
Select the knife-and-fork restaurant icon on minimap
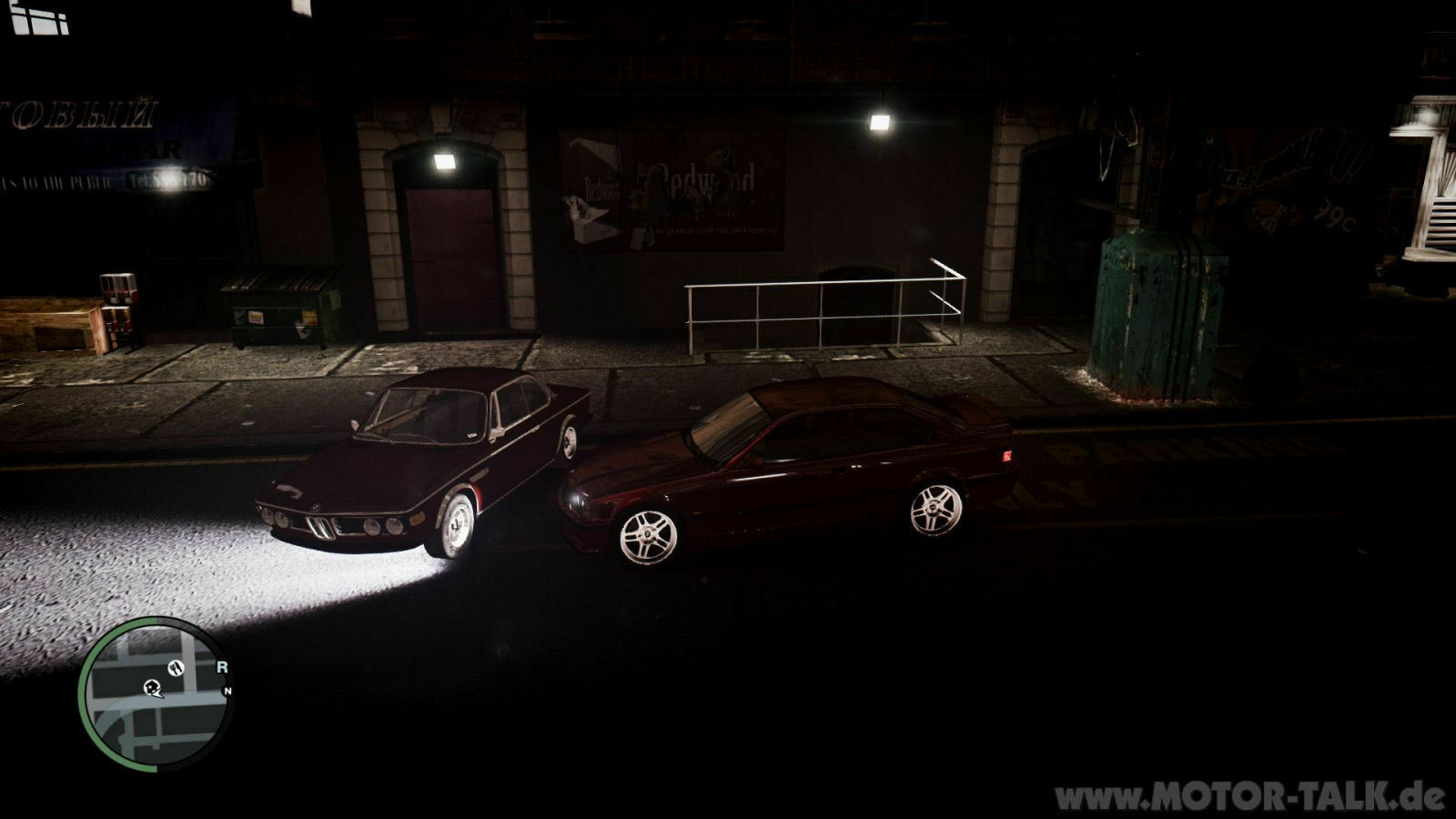[177, 669]
